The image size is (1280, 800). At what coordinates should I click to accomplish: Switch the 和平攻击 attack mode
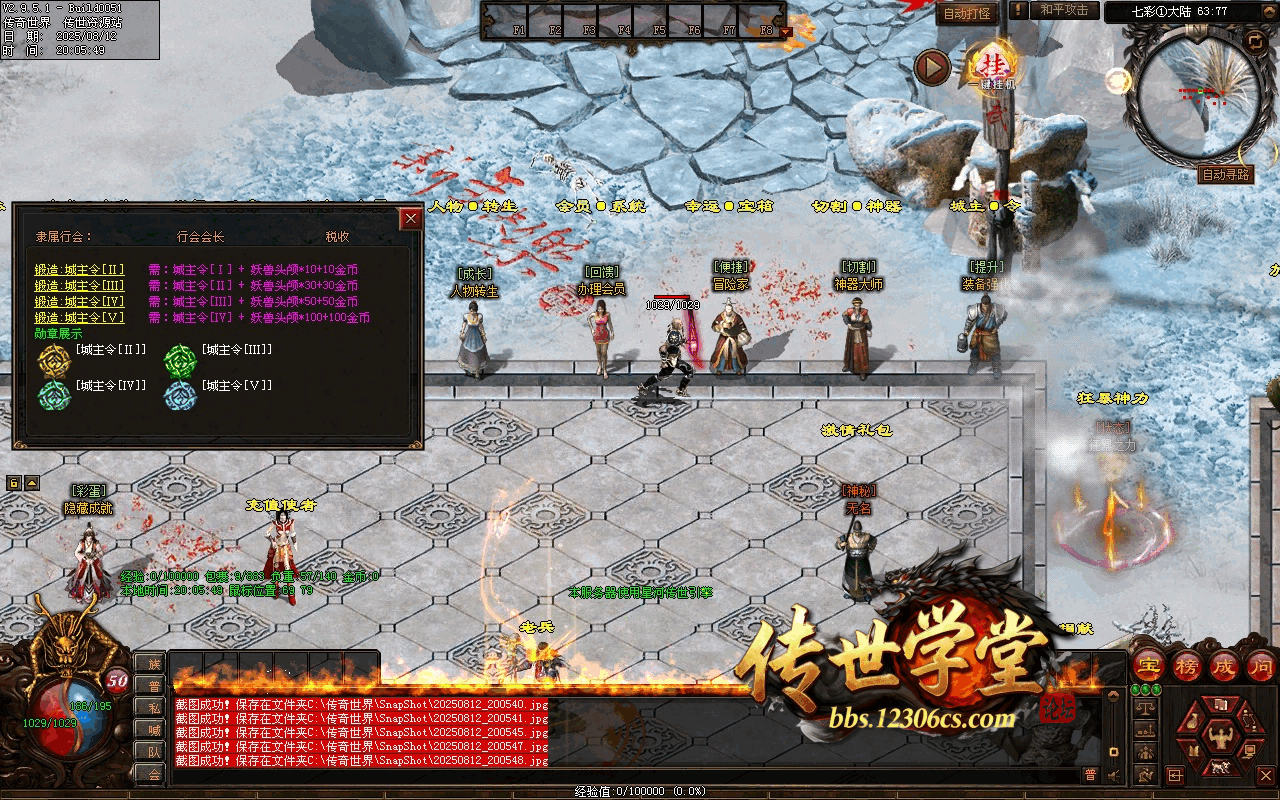(x=1064, y=10)
